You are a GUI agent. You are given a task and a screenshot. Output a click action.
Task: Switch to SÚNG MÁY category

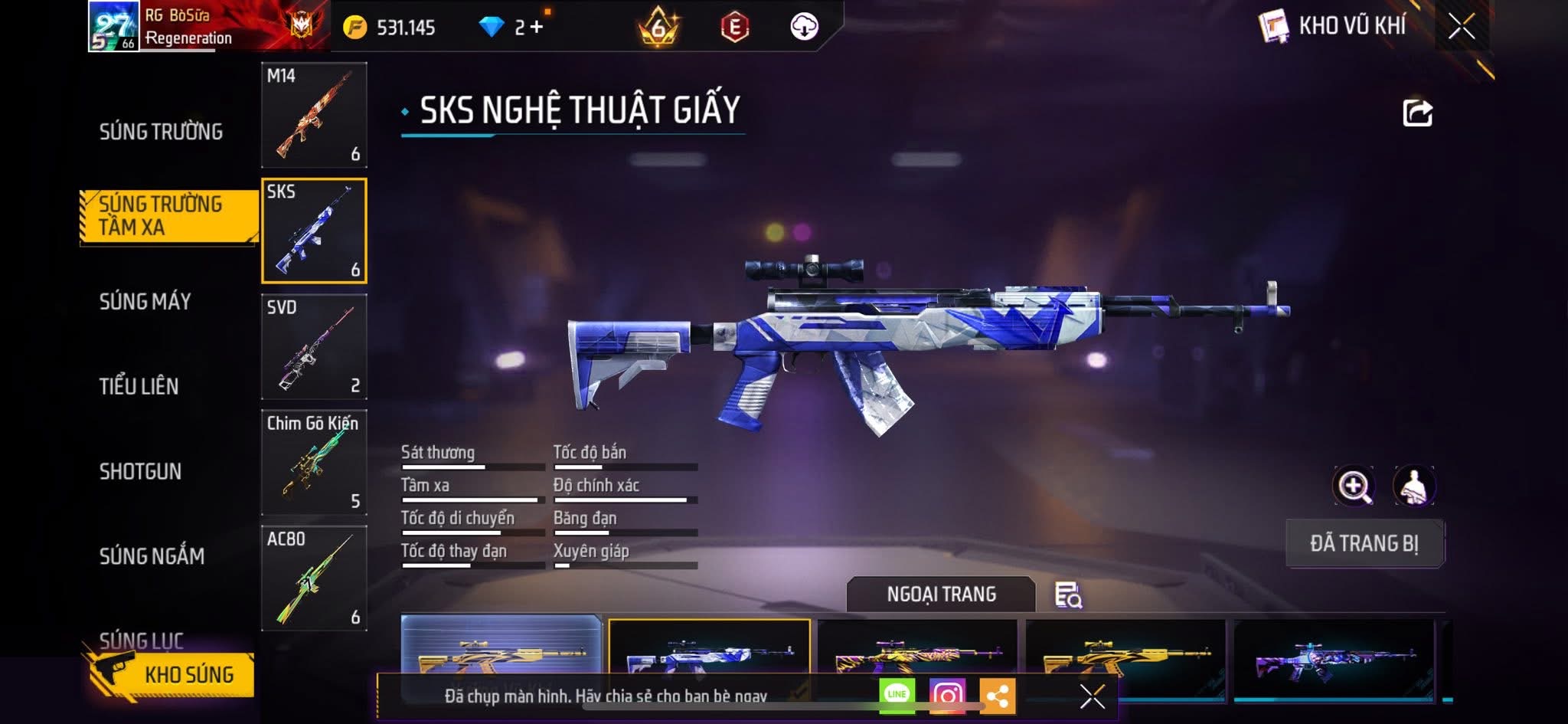[145, 301]
